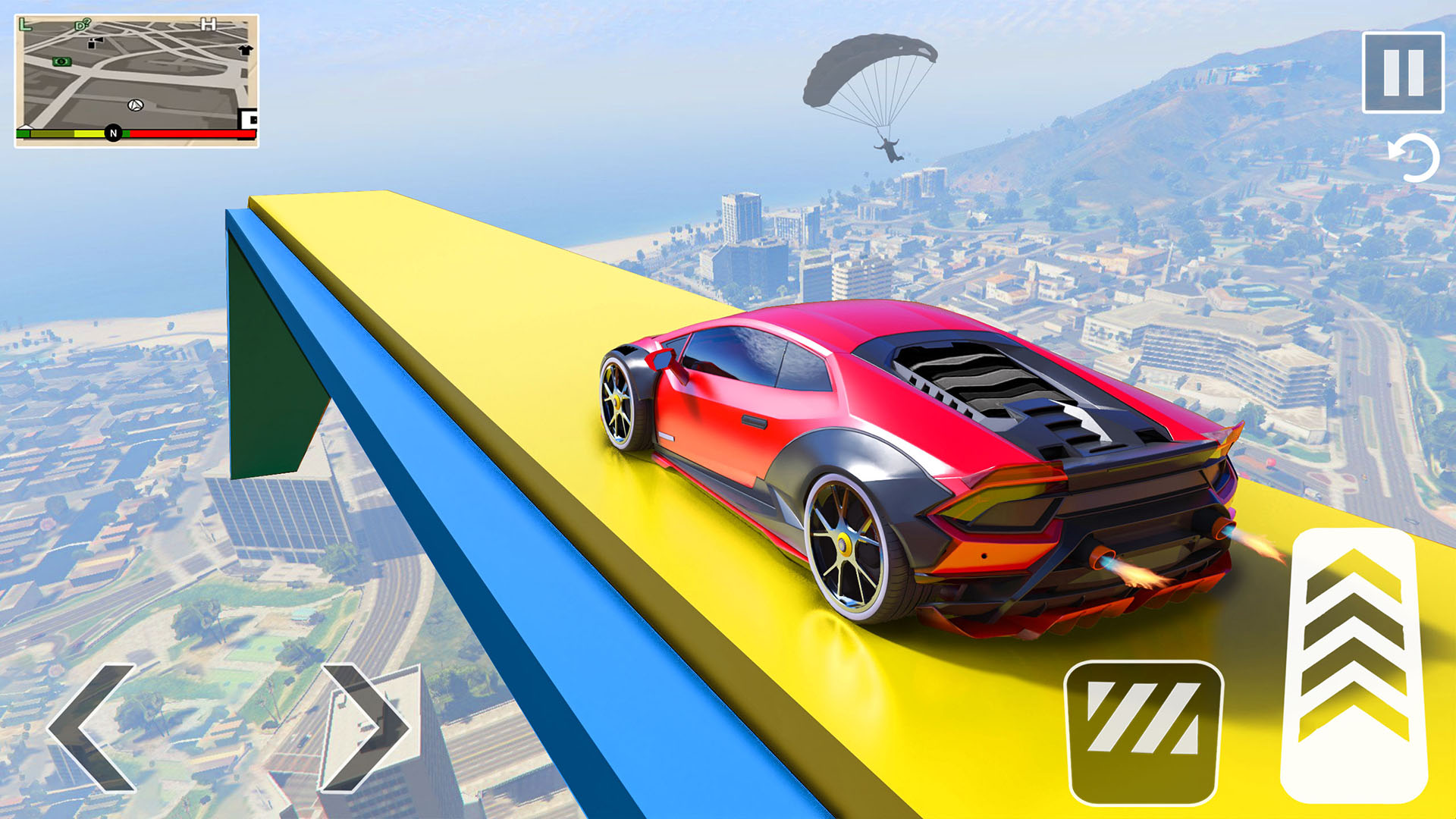Restart the level using the restart arrow
The width and height of the screenshot is (1456, 819).
1415,157
